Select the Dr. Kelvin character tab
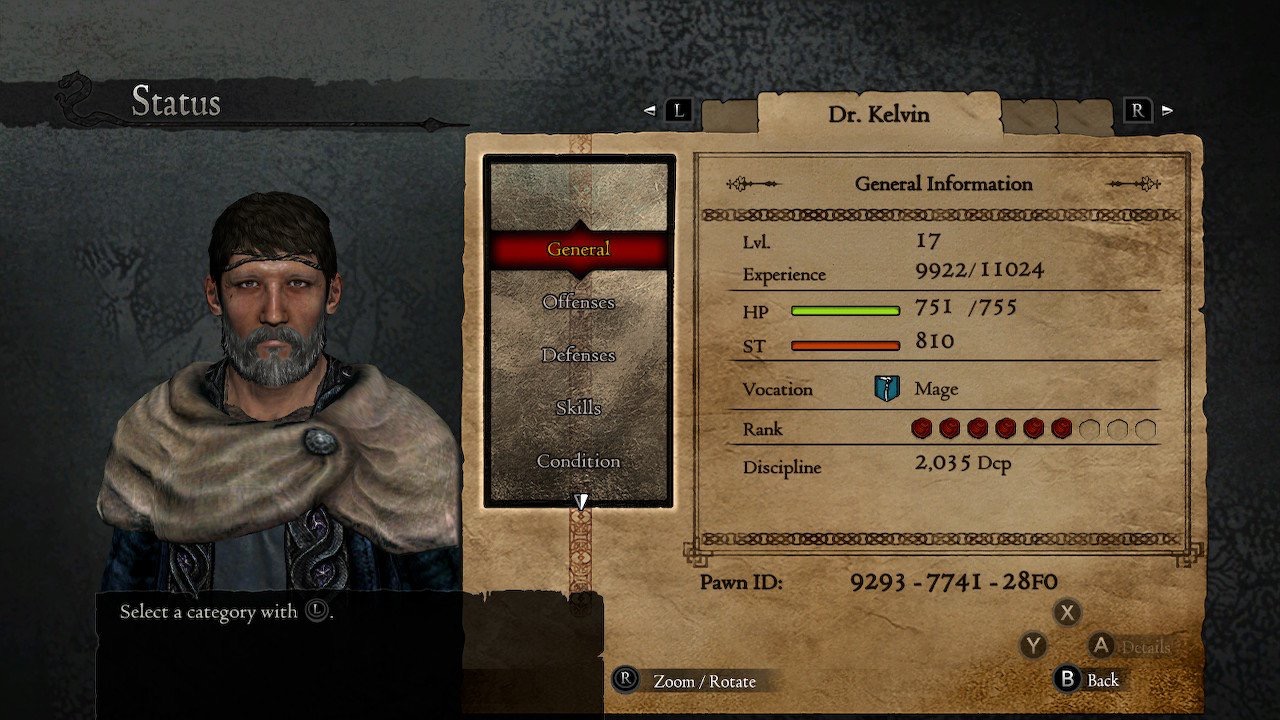 coord(878,114)
